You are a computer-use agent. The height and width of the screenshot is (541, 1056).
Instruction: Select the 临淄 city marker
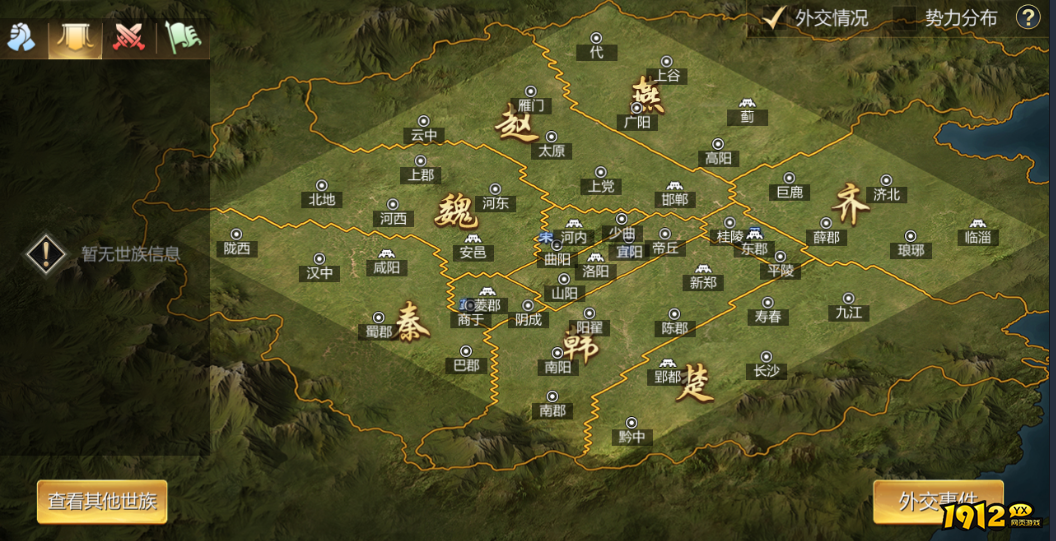coord(977,226)
